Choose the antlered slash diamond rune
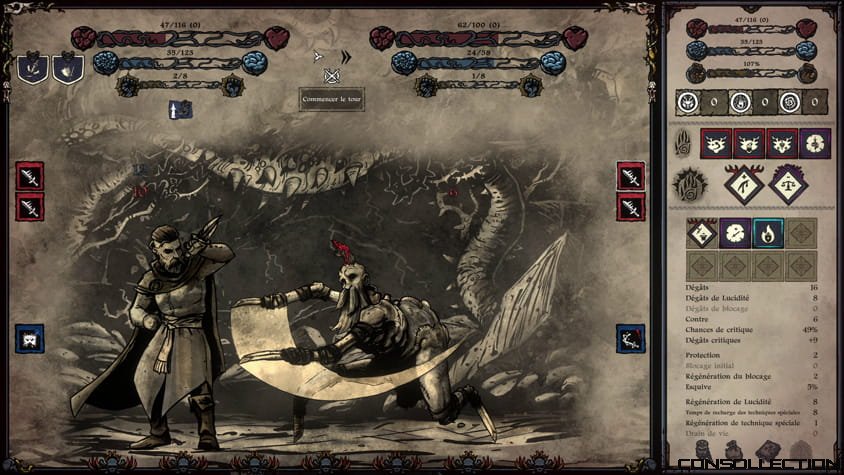This screenshot has width=844, height=475. point(743,183)
